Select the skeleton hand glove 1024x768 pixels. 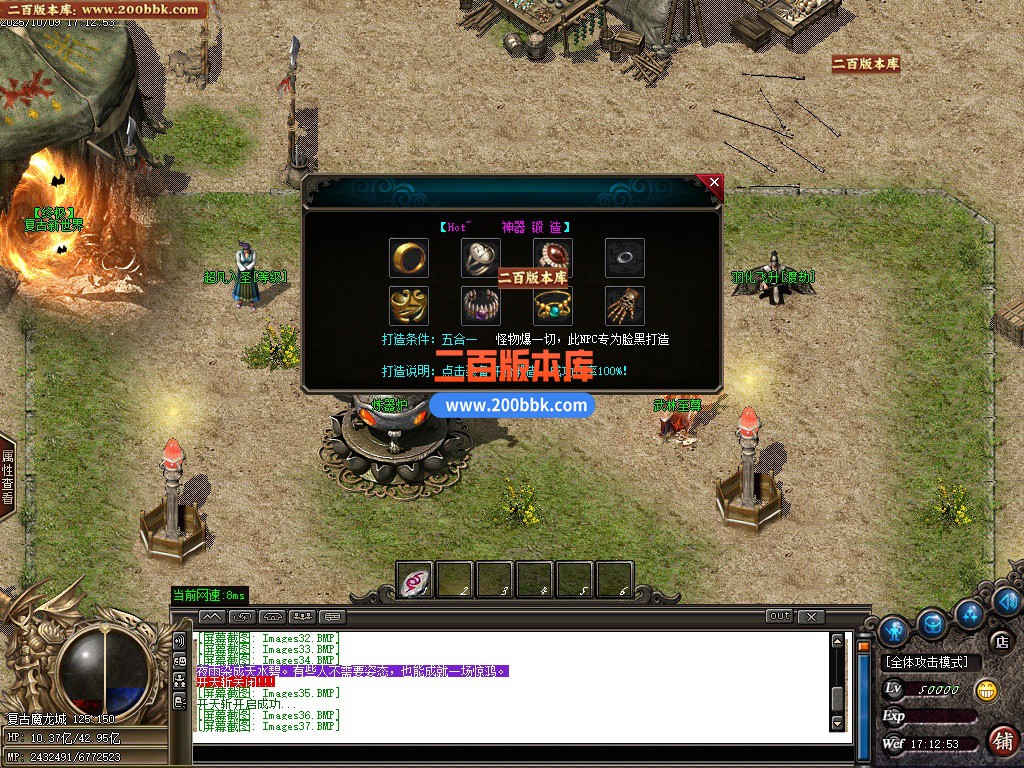point(625,305)
